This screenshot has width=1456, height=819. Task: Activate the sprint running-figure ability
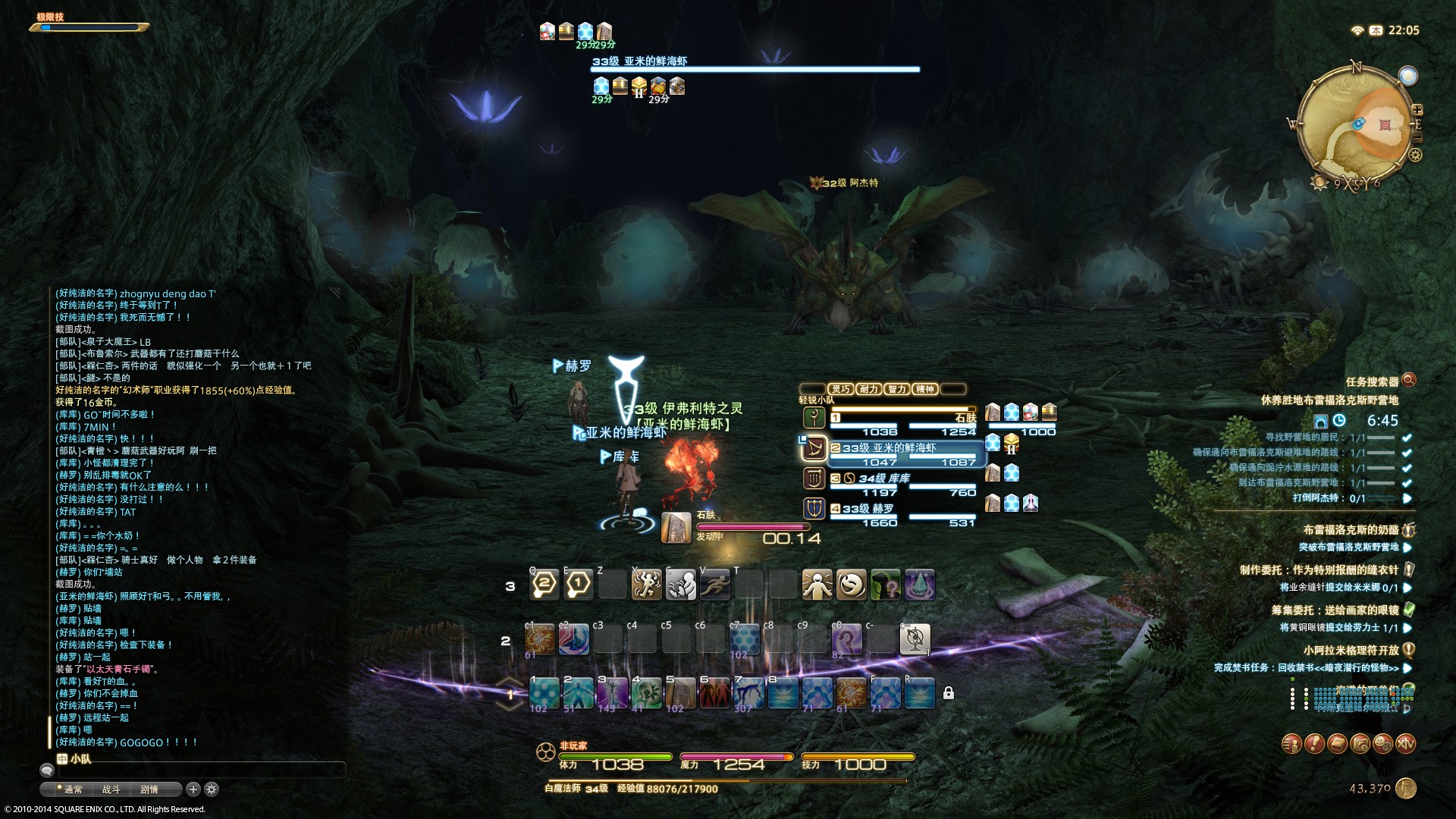[x=715, y=585]
